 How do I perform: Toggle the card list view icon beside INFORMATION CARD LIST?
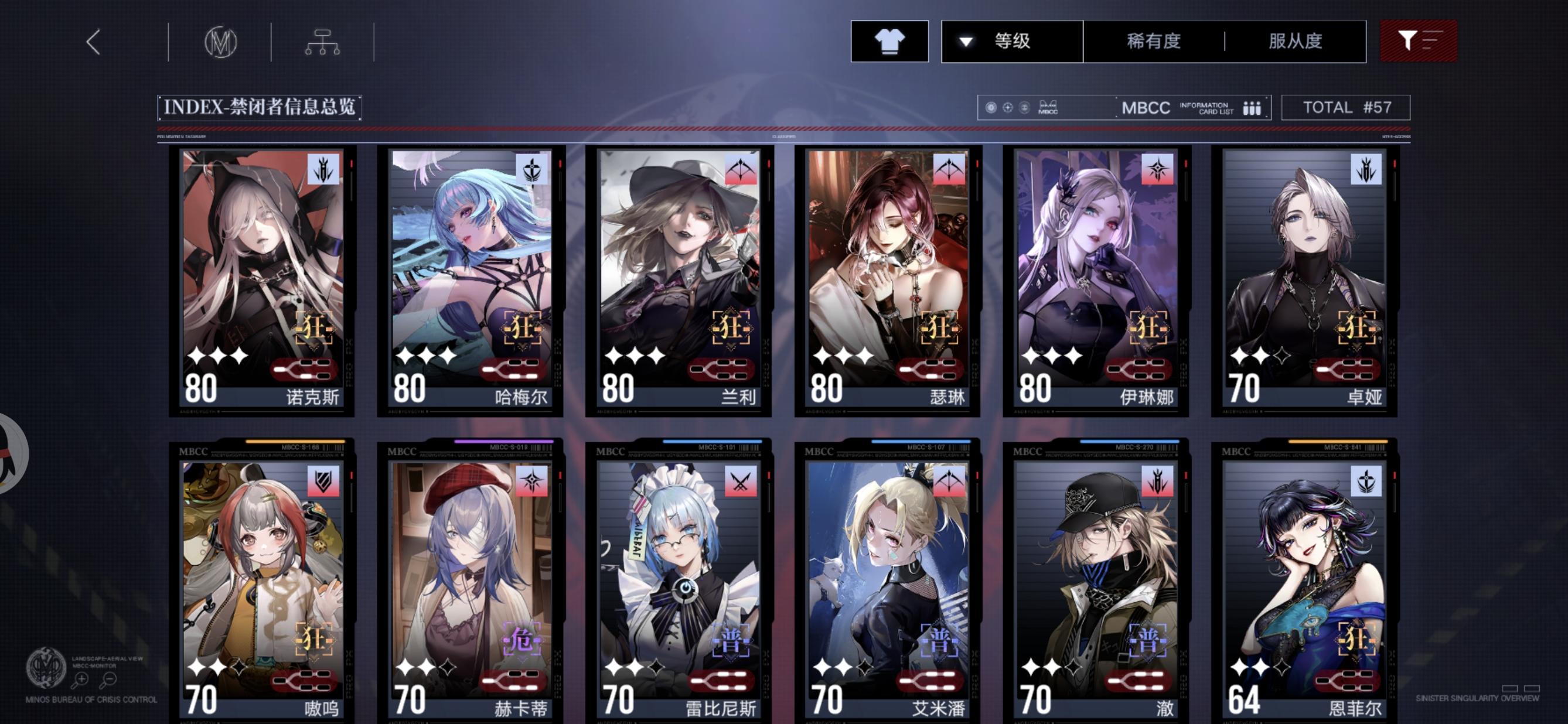click(1252, 108)
